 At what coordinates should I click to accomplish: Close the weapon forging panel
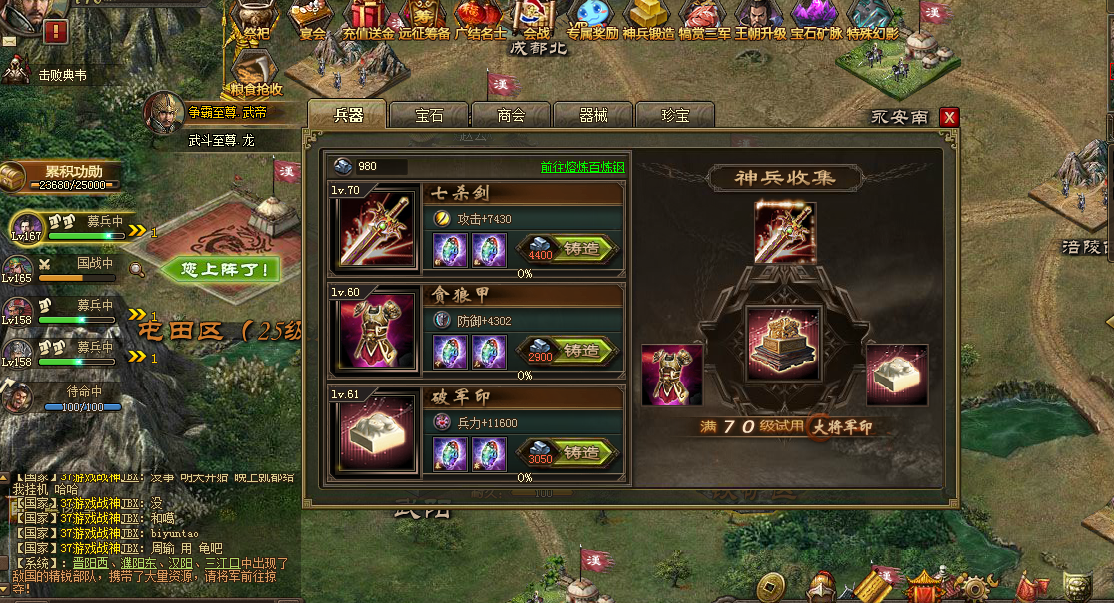pos(949,117)
